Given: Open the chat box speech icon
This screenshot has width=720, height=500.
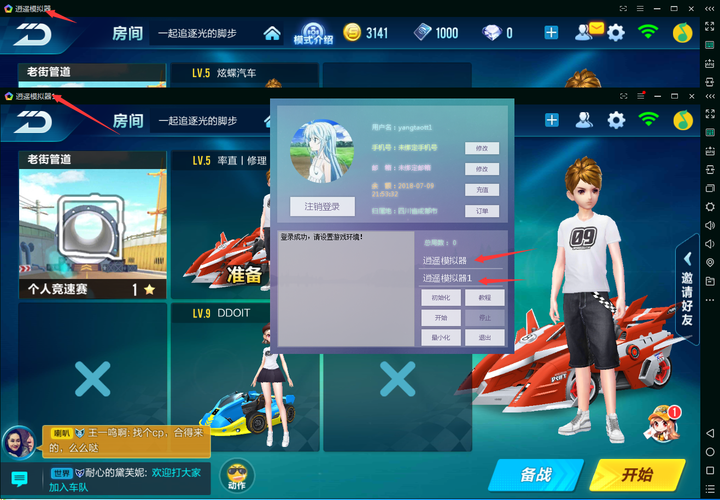Looking at the screenshot, I should (18, 479).
